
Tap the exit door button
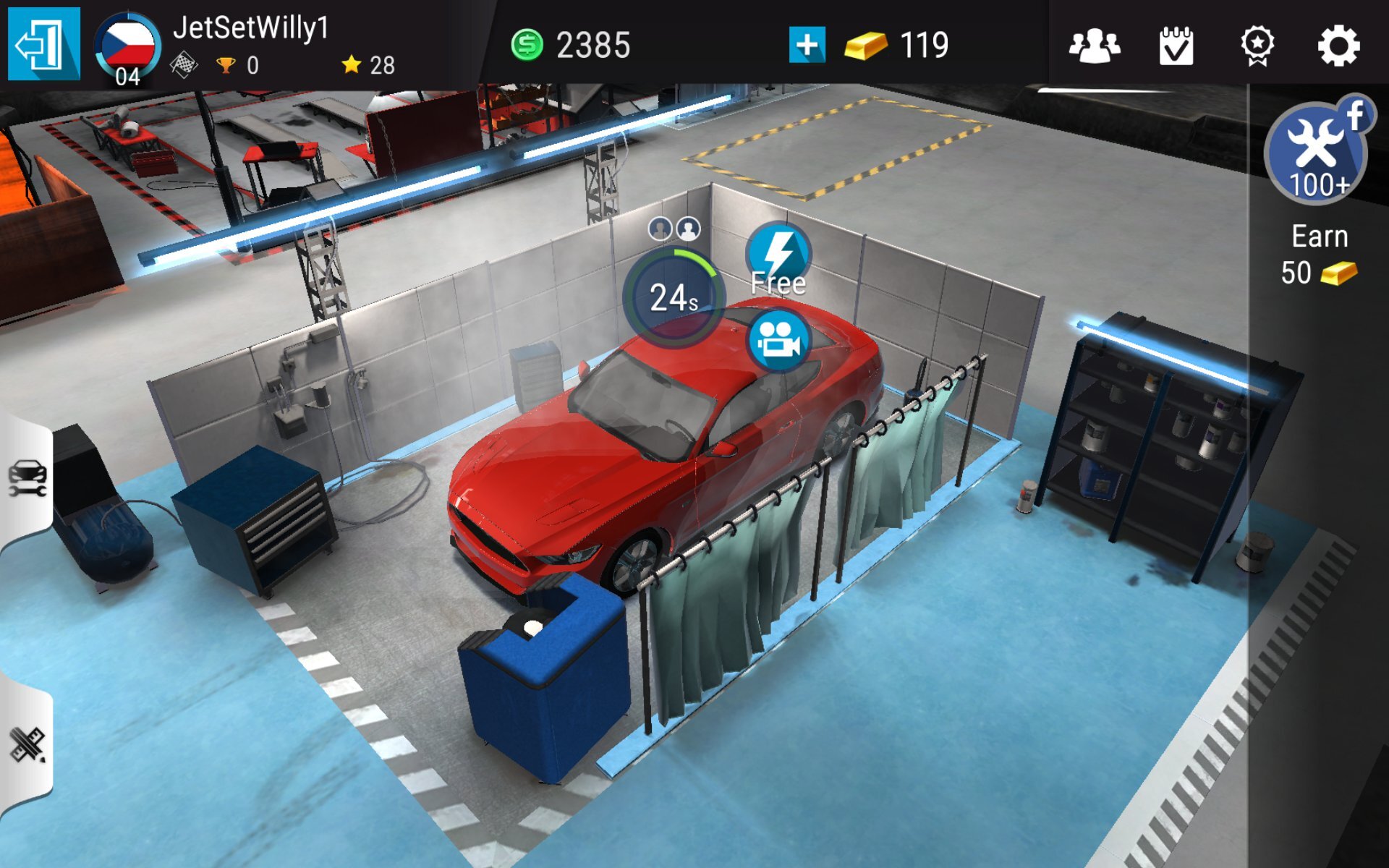pyautogui.click(x=43, y=45)
